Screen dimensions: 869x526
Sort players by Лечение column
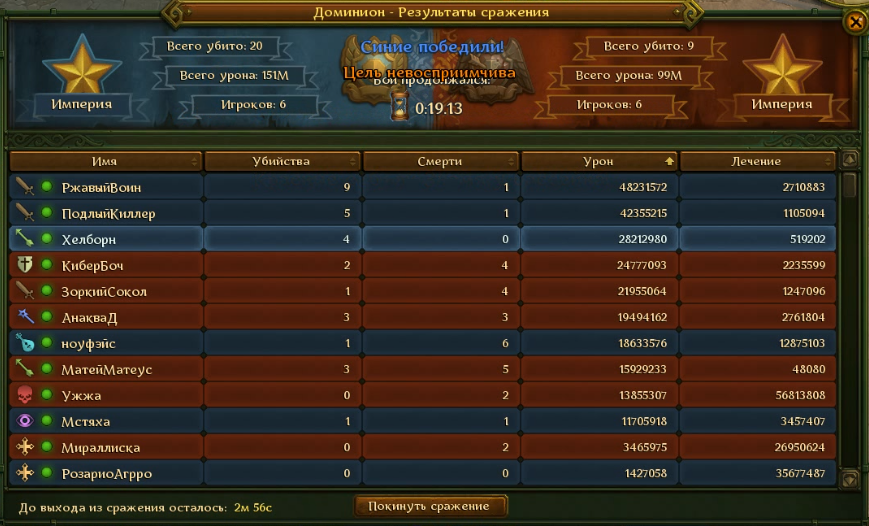(x=756, y=161)
